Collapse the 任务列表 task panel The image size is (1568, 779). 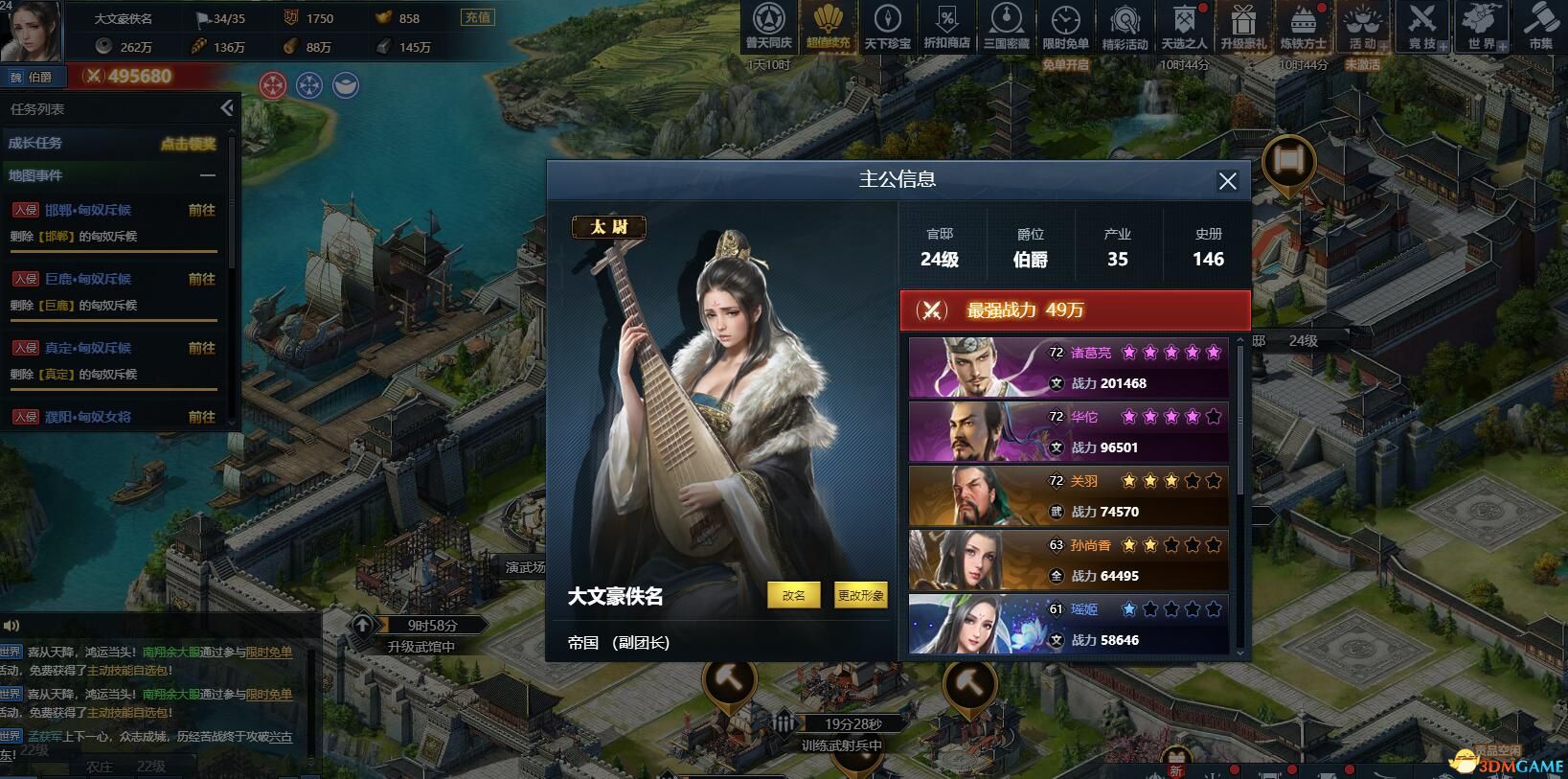click(x=227, y=108)
